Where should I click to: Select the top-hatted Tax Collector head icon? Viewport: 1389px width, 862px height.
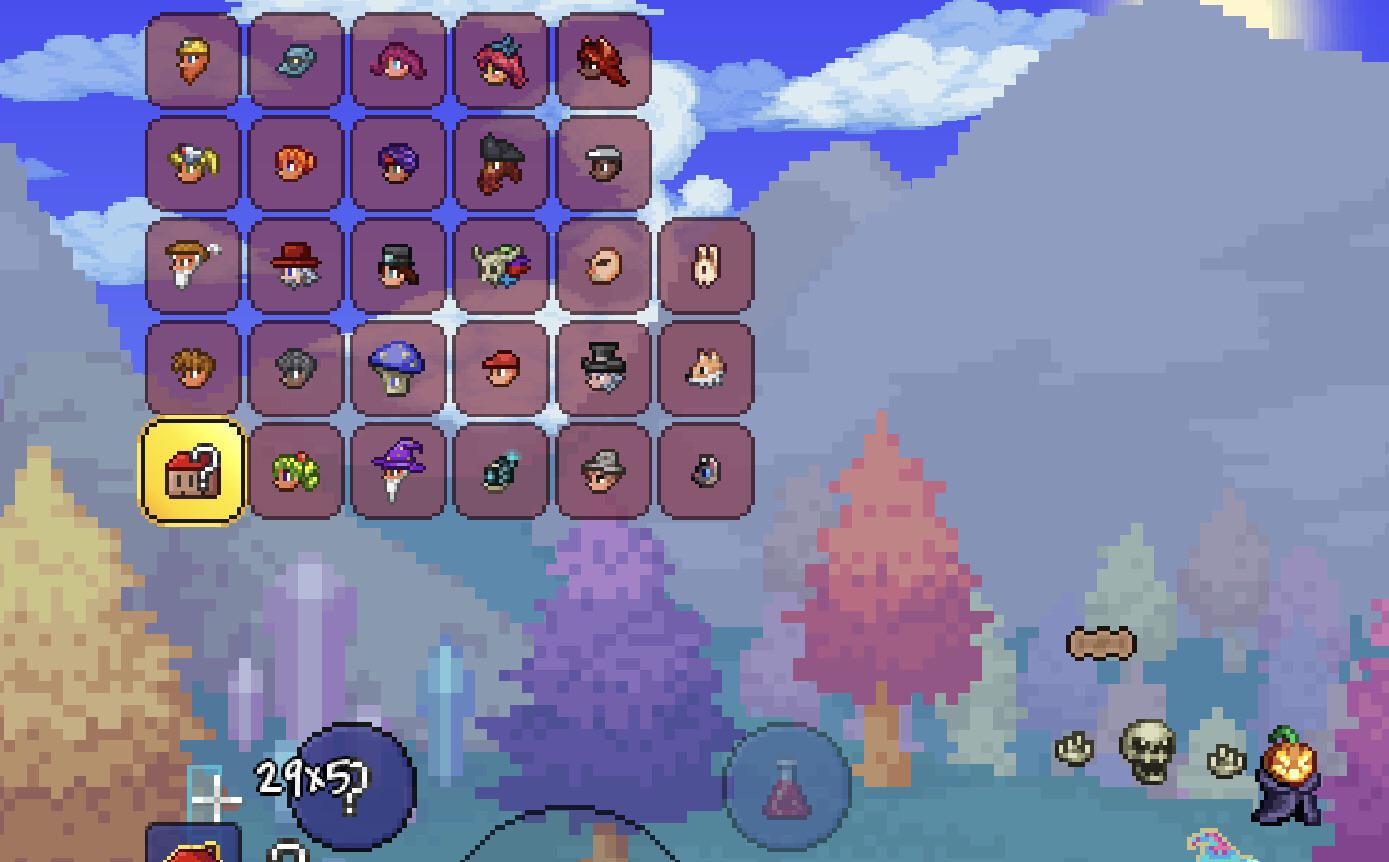click(604, 367)
